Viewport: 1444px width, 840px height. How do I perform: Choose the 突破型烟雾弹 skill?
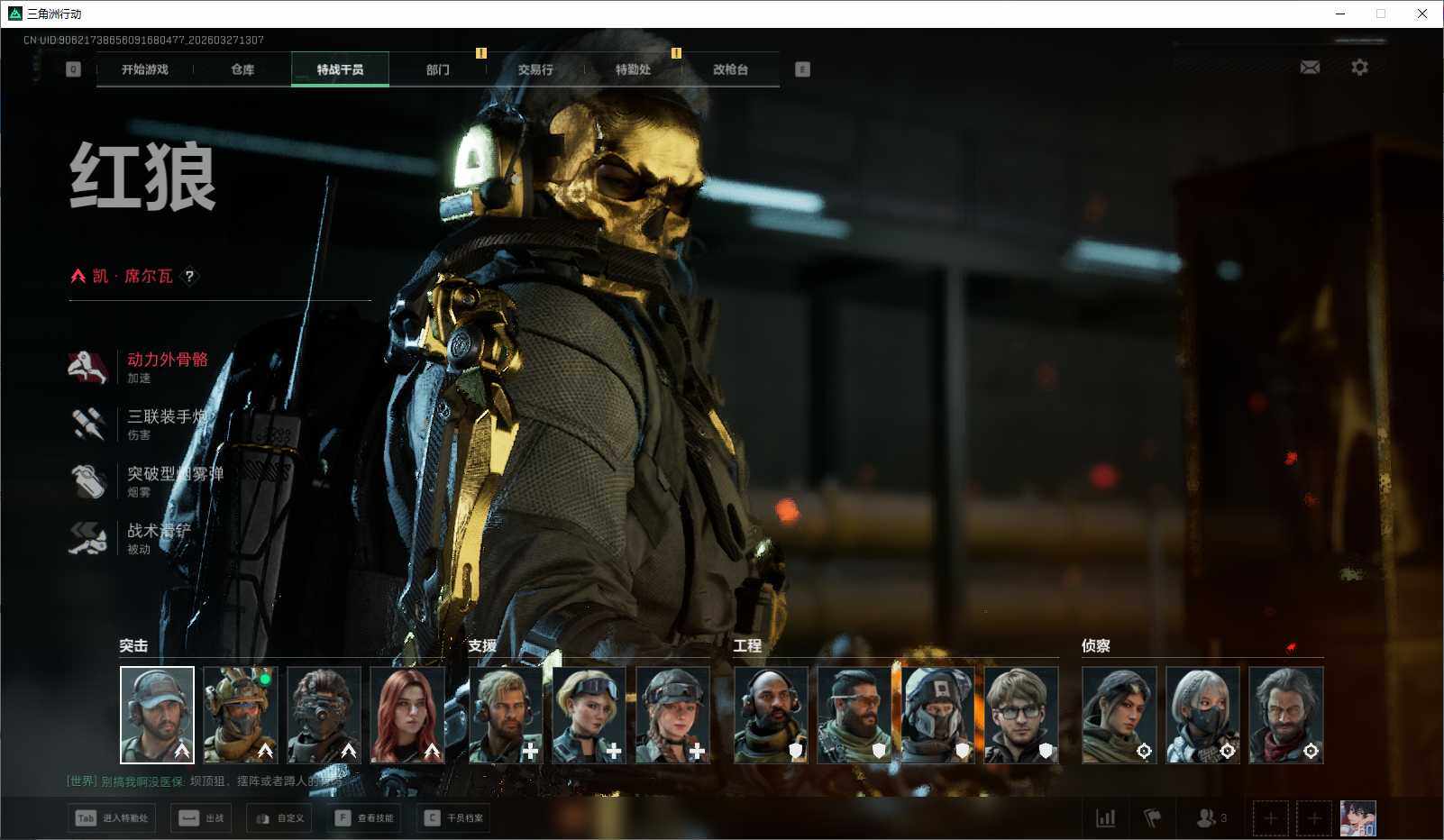pyautogui.click(x=173, y=474)
